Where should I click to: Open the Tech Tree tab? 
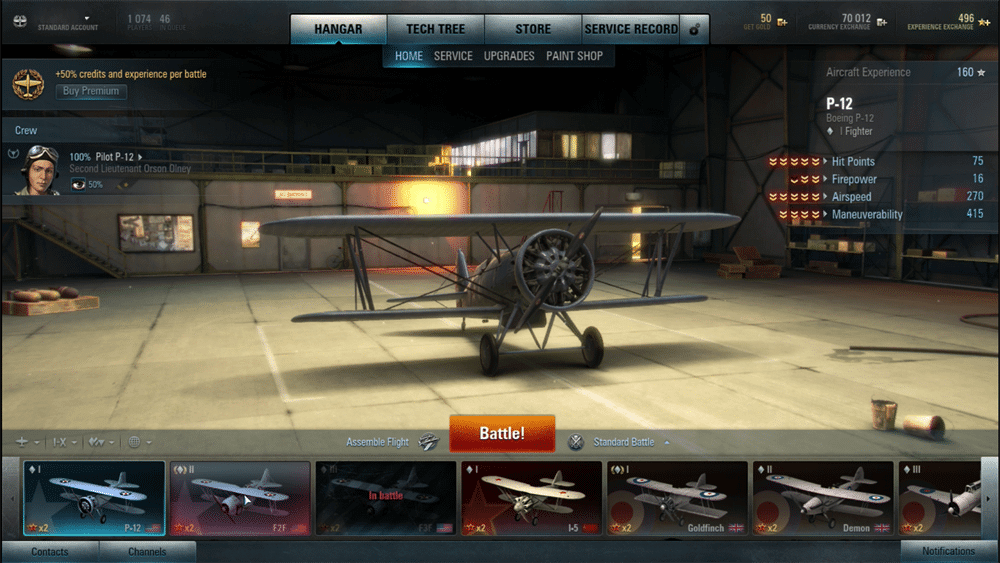(435, 29)
